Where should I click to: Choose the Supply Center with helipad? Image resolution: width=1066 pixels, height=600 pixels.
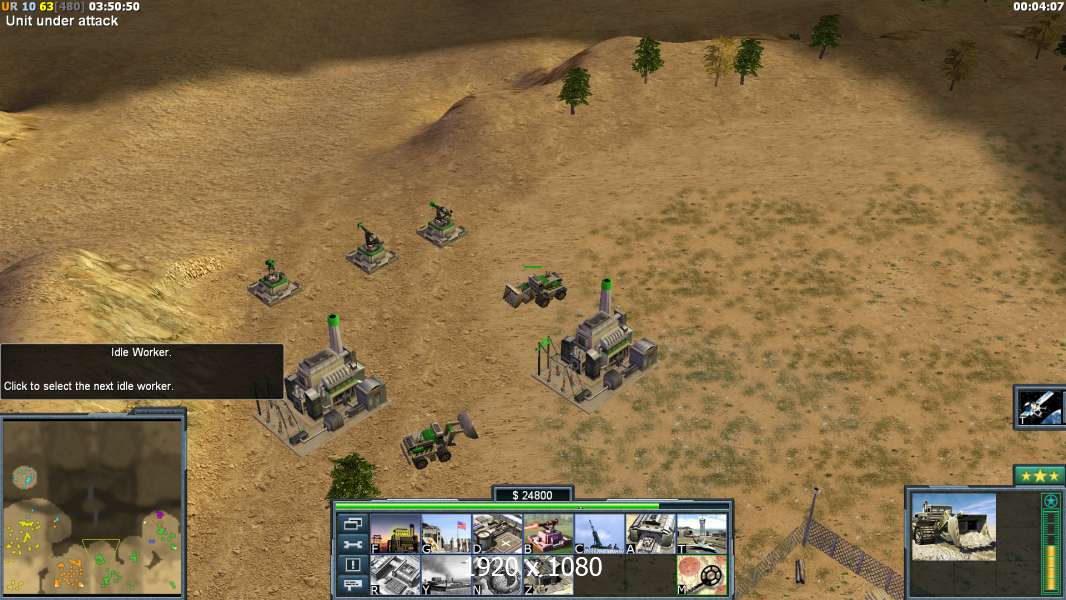pos(497,534)
